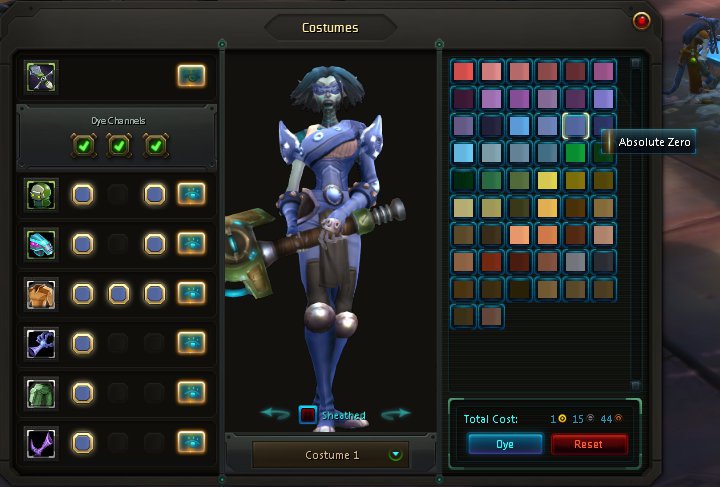Select the purple boots costume slot

pos(42,441)
